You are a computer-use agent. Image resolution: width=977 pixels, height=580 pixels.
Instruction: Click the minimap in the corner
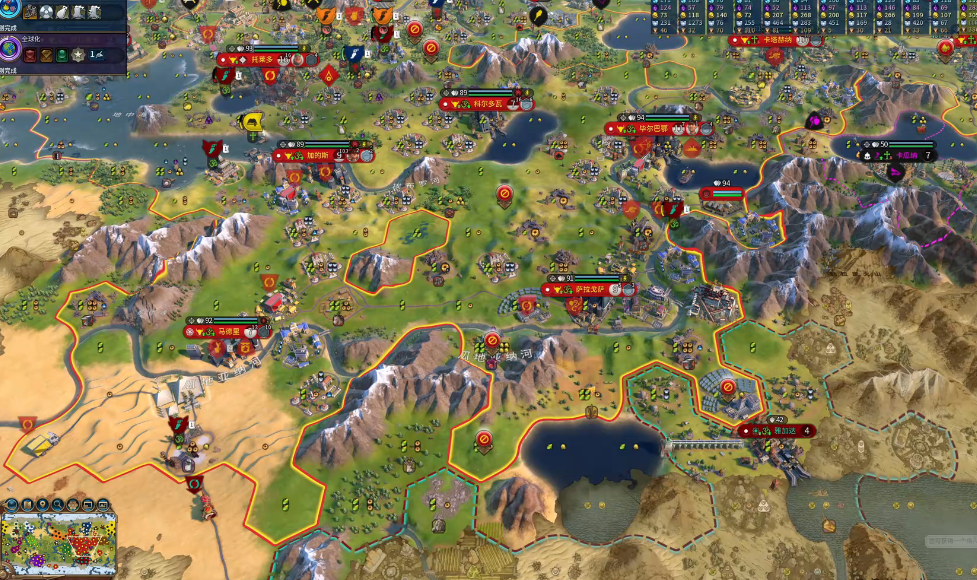[60, 545]
